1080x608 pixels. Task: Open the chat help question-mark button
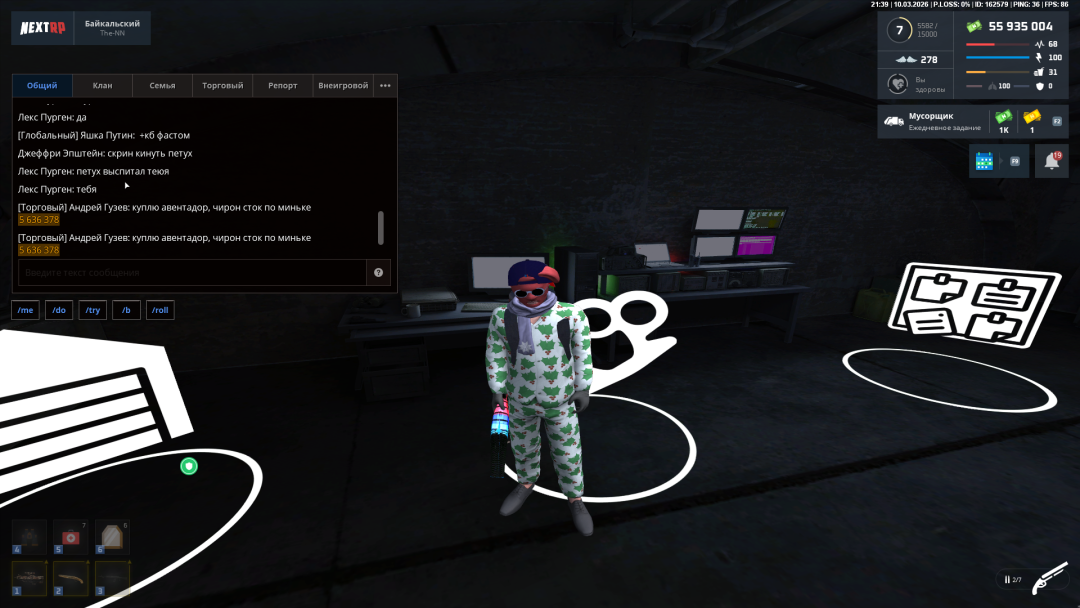(379, 273)
